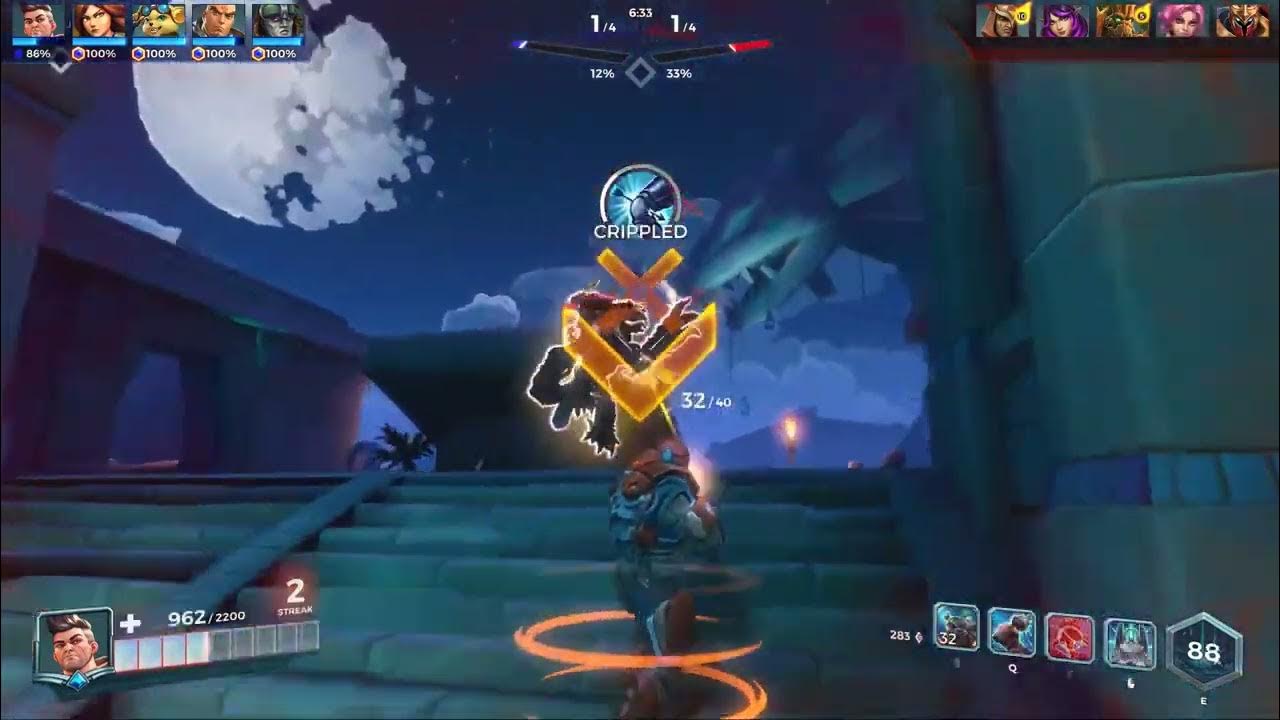Select the goggled yellow creature teammate portrait
This screenshot has height=720, width=1280.
(158, 21)
